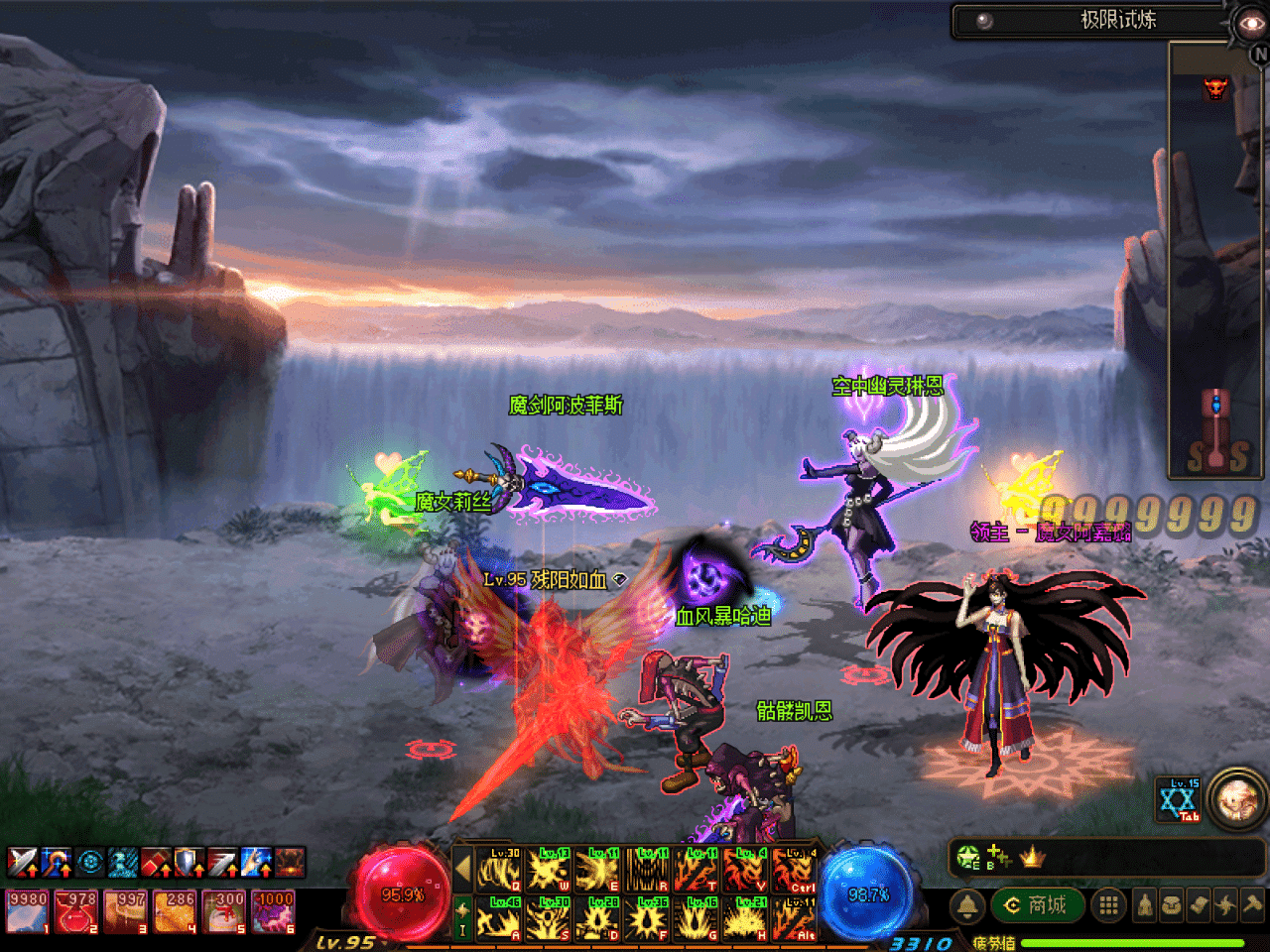
Task: Open the grid menu button
Action: [x=1109, y=905]
